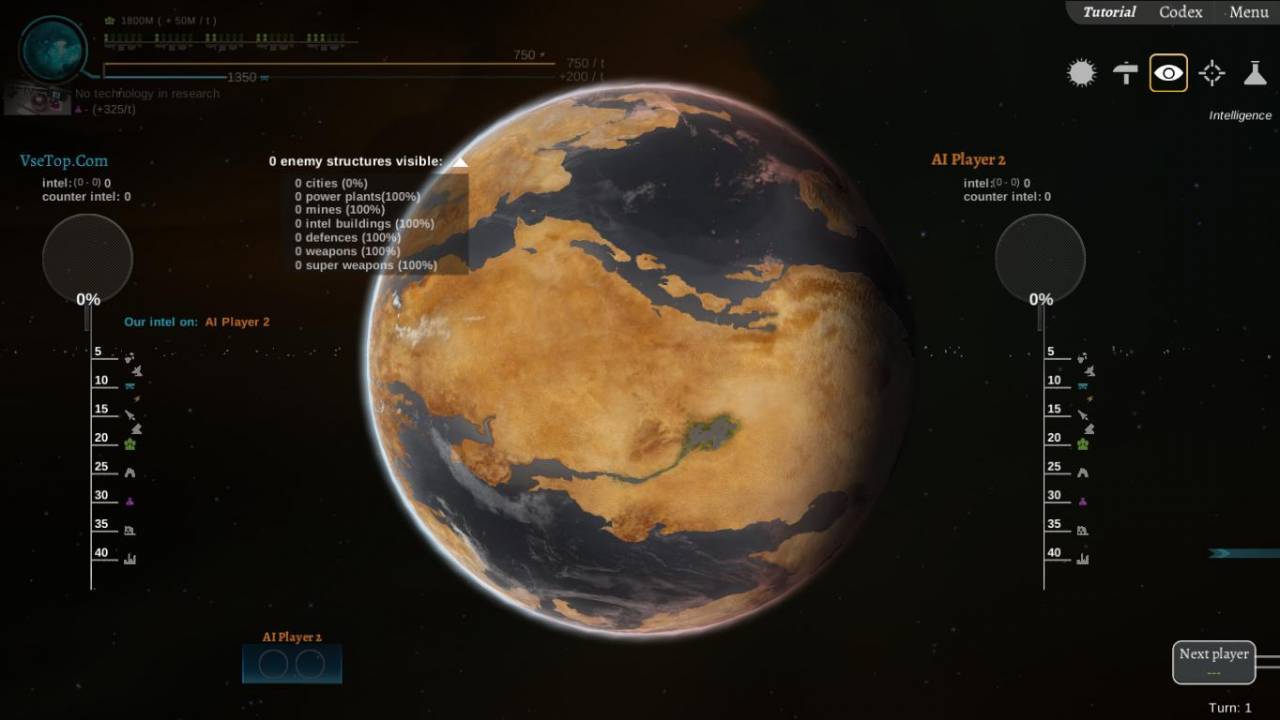The height and width of the screenshot is (720, 1280).
Task: Open the research thumbnail showing no technology
Action: pyautogui.click(x=37, y=99)
